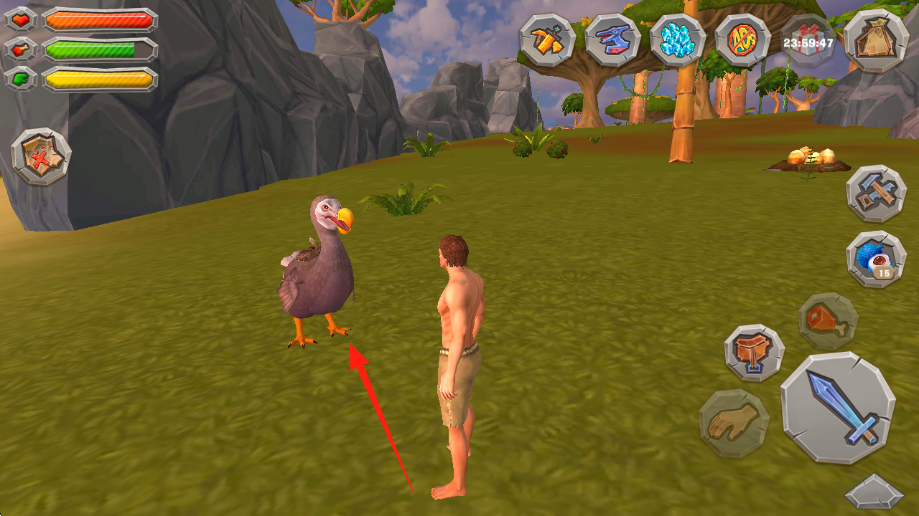Tap the blue pterodactyl icon
The height and width of the screenshot is (516, 919).
[612, 40]
